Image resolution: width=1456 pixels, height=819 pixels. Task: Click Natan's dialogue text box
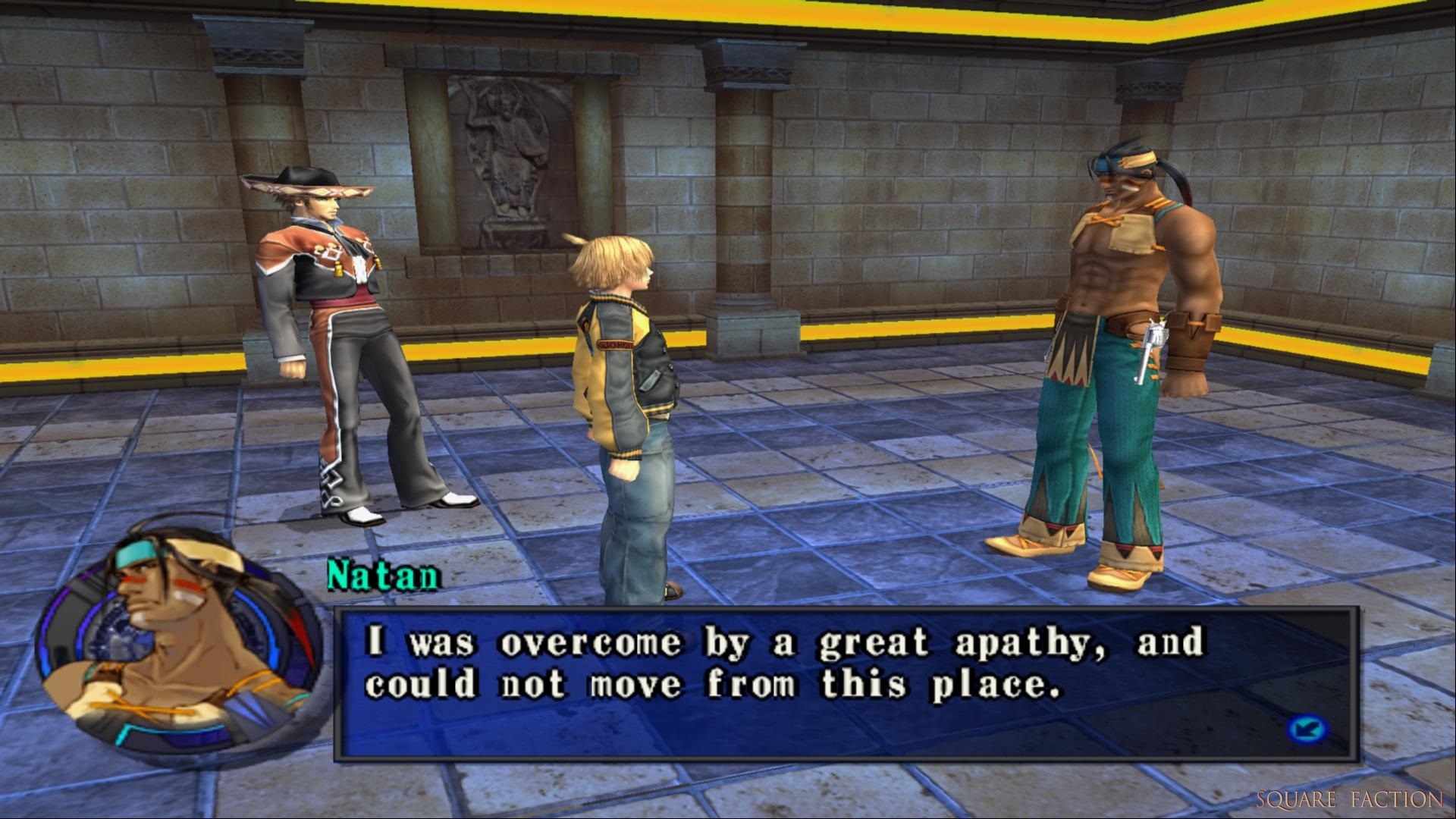(846, 682)
